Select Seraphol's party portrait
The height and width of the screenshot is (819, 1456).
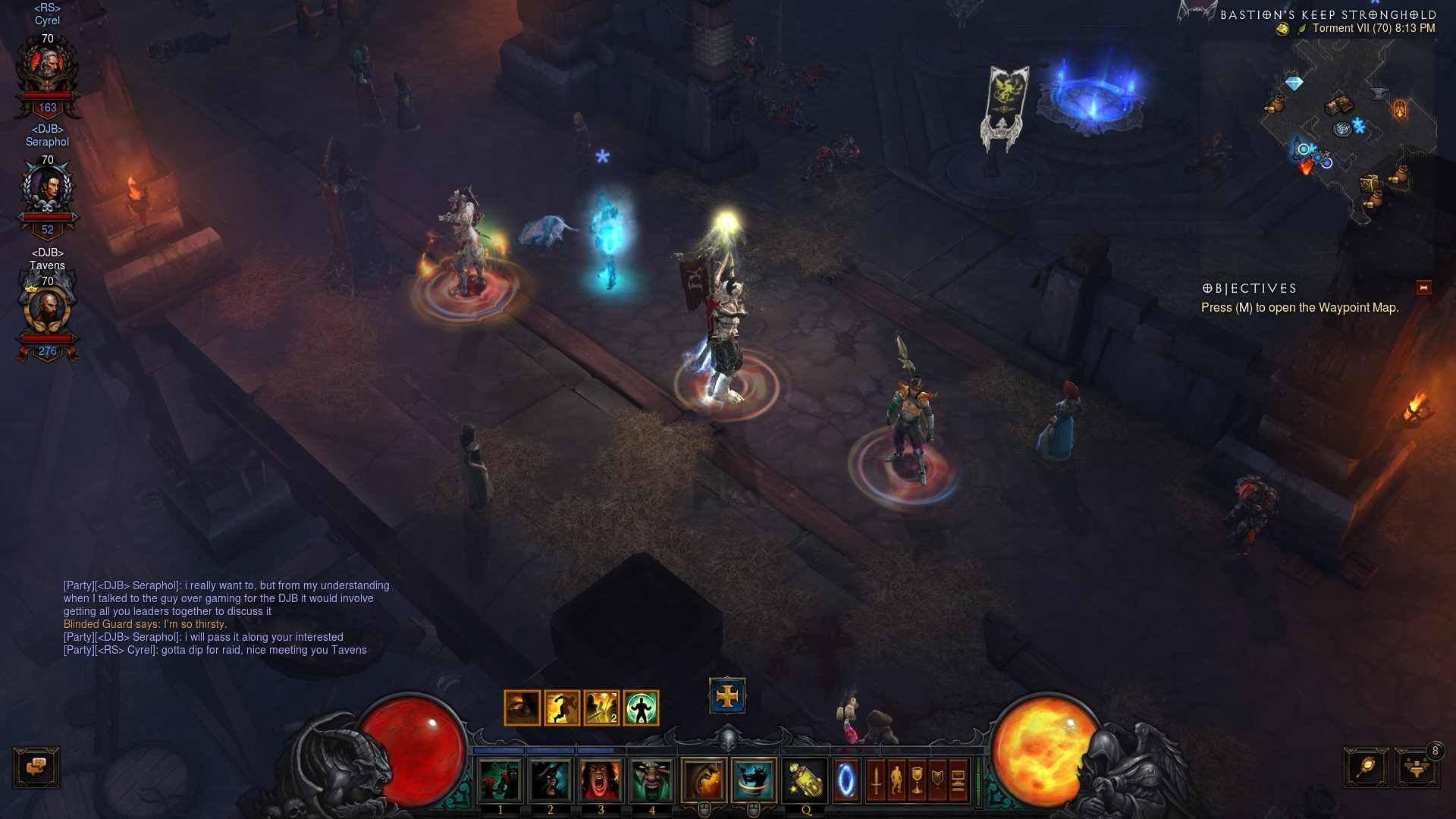(x=47, y=190)
